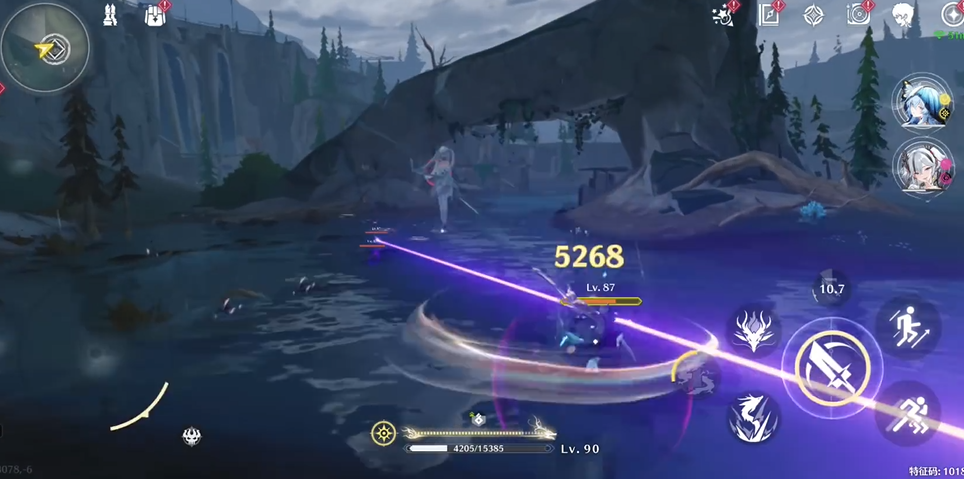Open the backpack inventory icon
The image size is (964, 479).
(155, 16)
